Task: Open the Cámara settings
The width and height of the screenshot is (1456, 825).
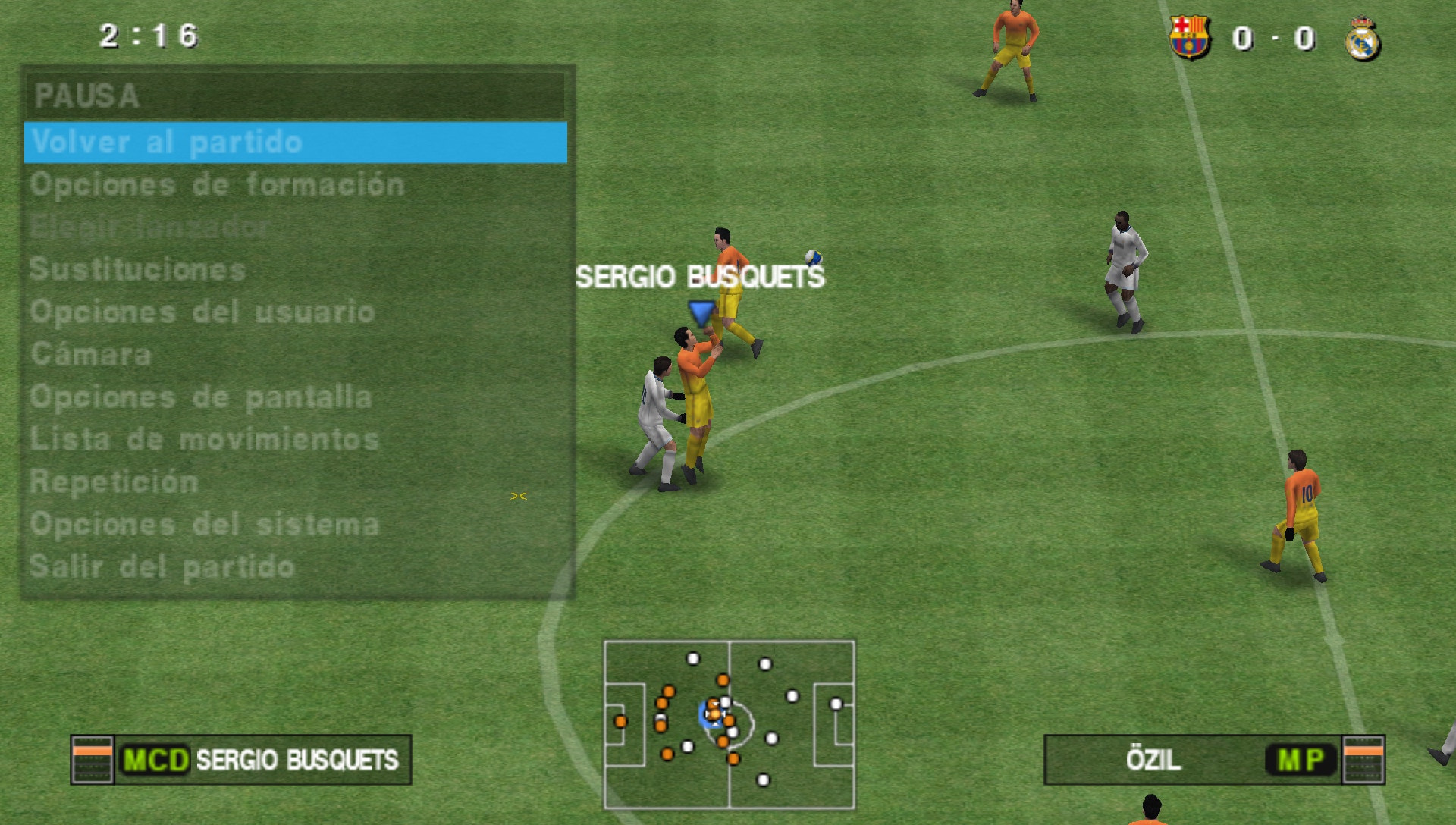Action: (91, 353)
